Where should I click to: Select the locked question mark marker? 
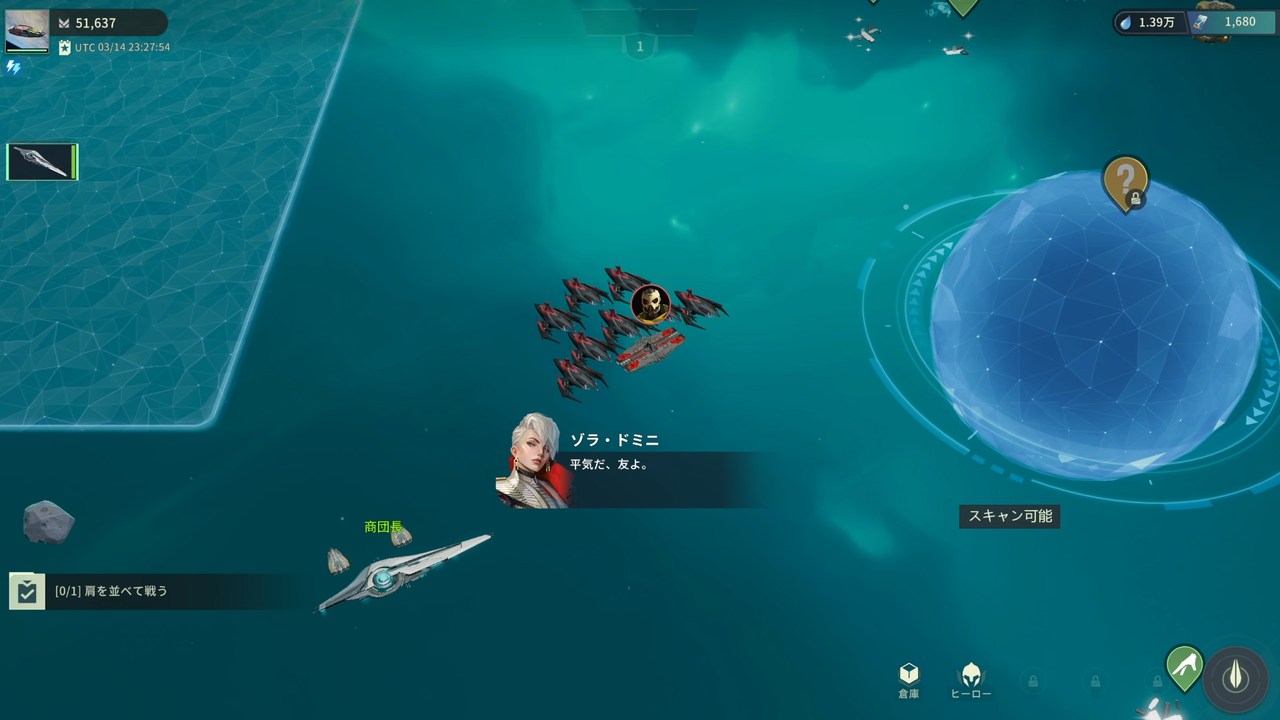tap(1125, 183)
